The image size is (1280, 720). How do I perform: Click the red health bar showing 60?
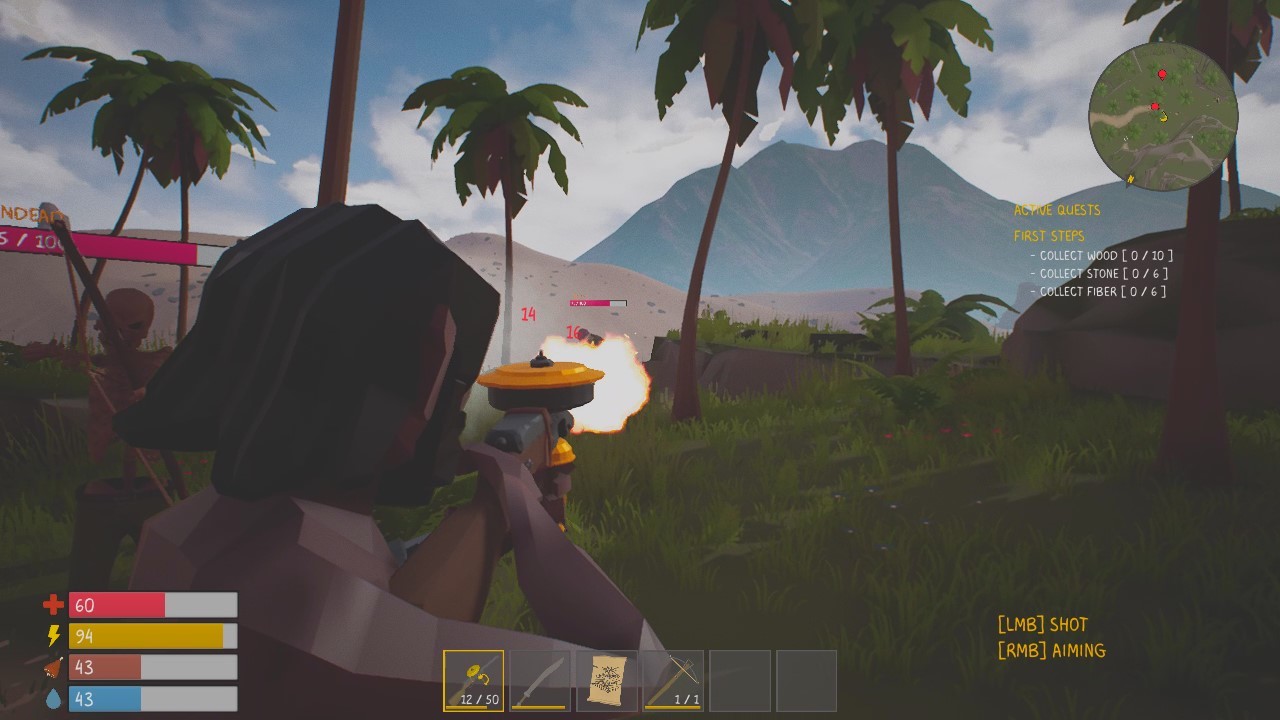point(115,604)
